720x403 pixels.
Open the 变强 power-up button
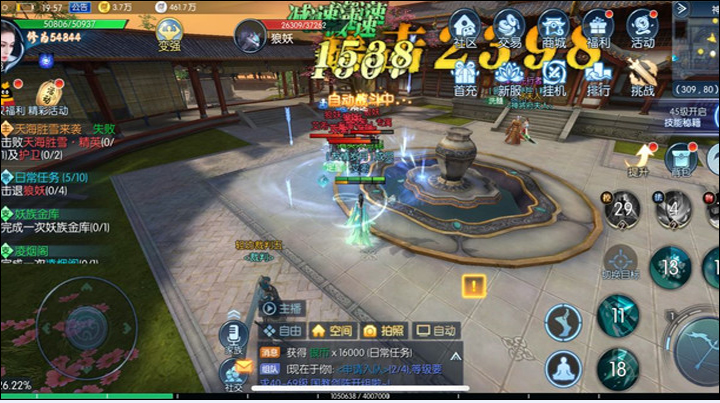[171, 30]
